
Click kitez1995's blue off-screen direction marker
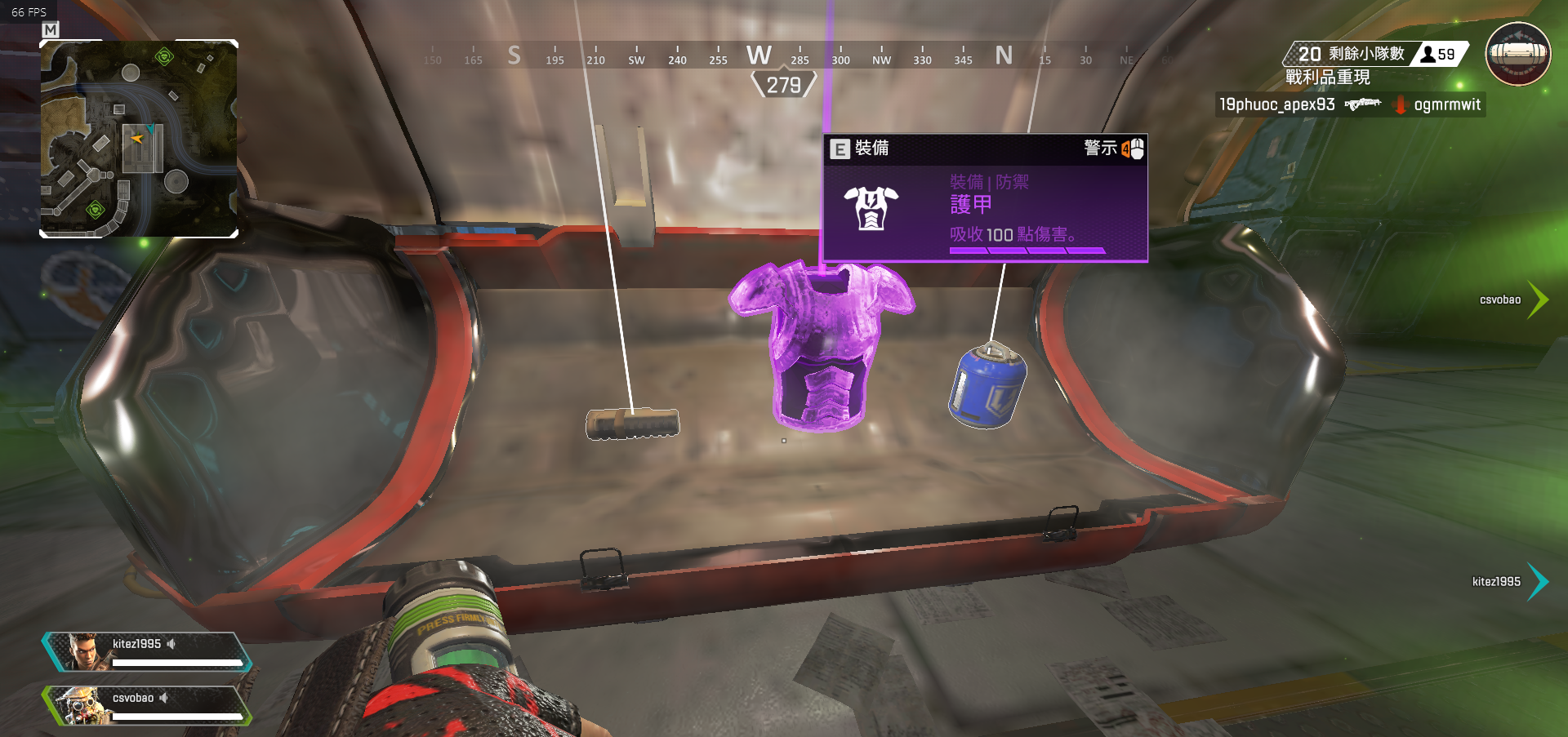(x=1538, y=581)
